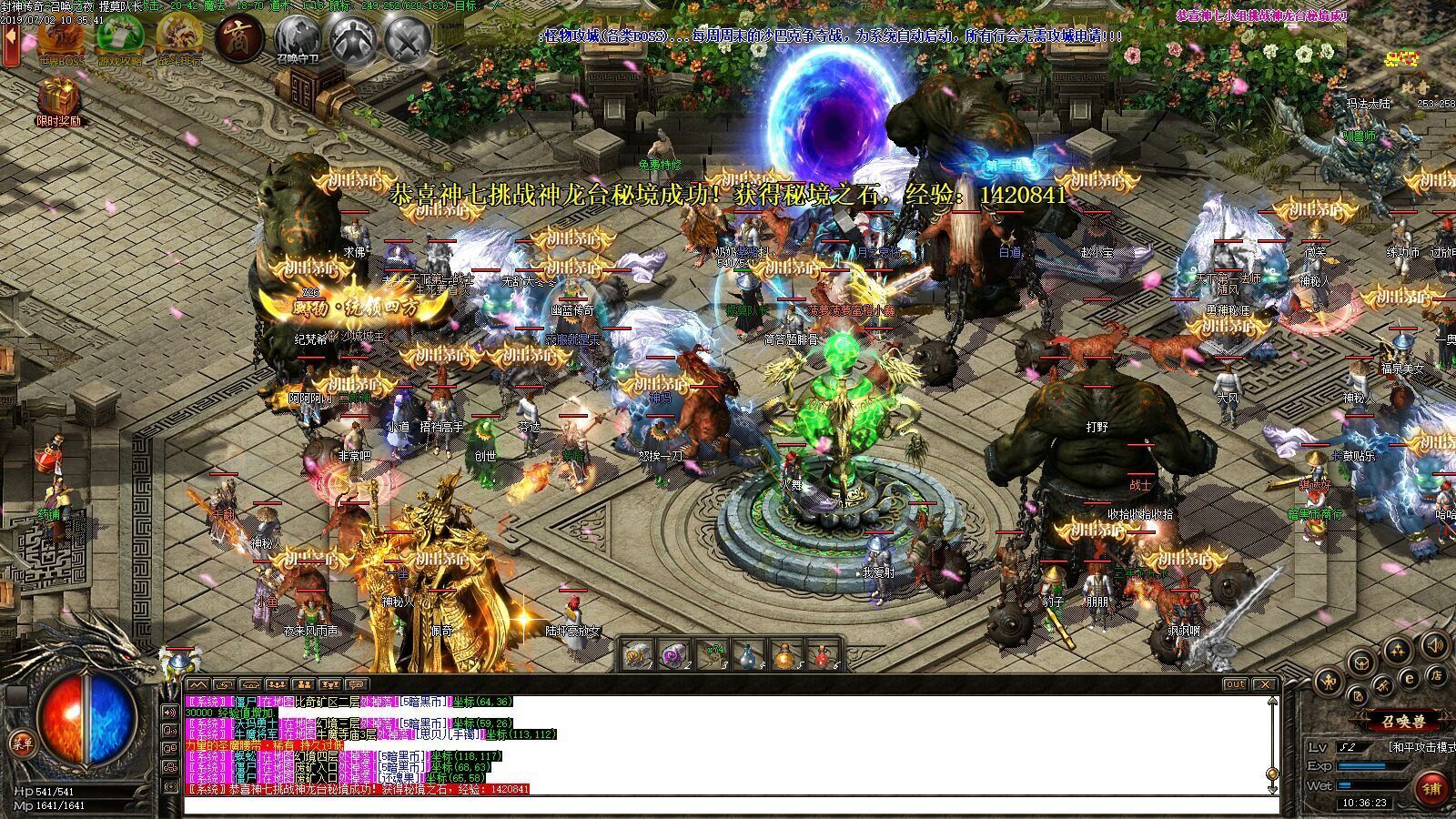Activate the grey crossed swords skill
1456x819 pixels.
coord(407,38)
